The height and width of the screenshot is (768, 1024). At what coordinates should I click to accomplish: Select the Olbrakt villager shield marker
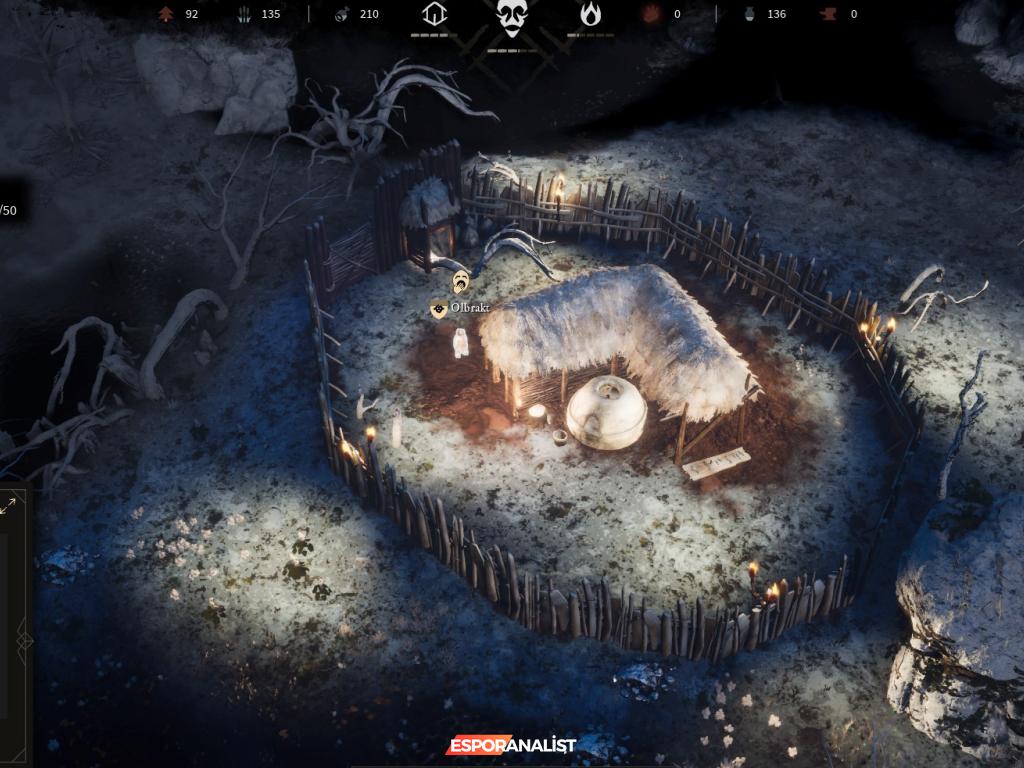438,309
